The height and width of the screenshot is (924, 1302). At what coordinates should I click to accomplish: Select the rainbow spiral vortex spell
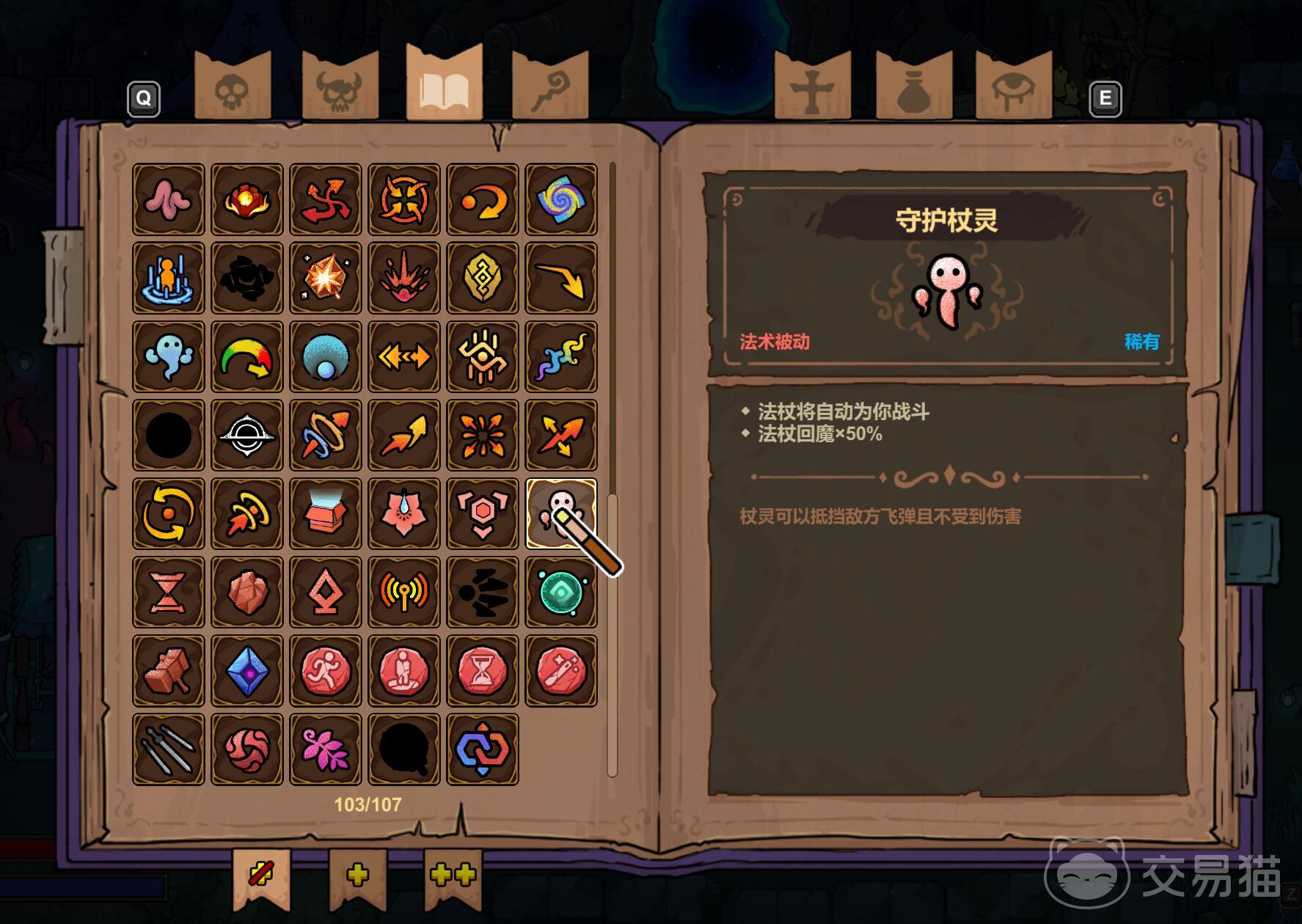(561, 199)
